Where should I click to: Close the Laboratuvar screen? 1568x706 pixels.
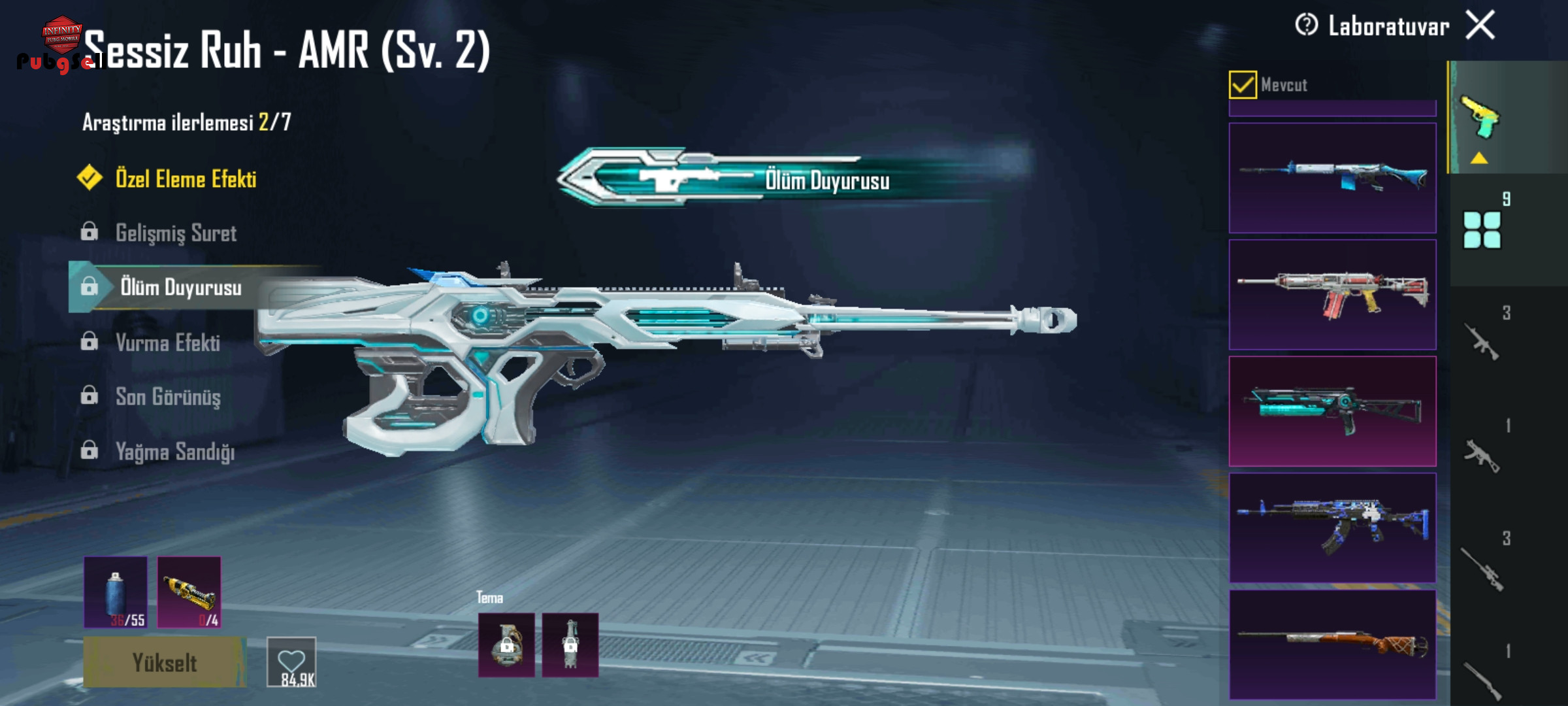[1480, 26]
